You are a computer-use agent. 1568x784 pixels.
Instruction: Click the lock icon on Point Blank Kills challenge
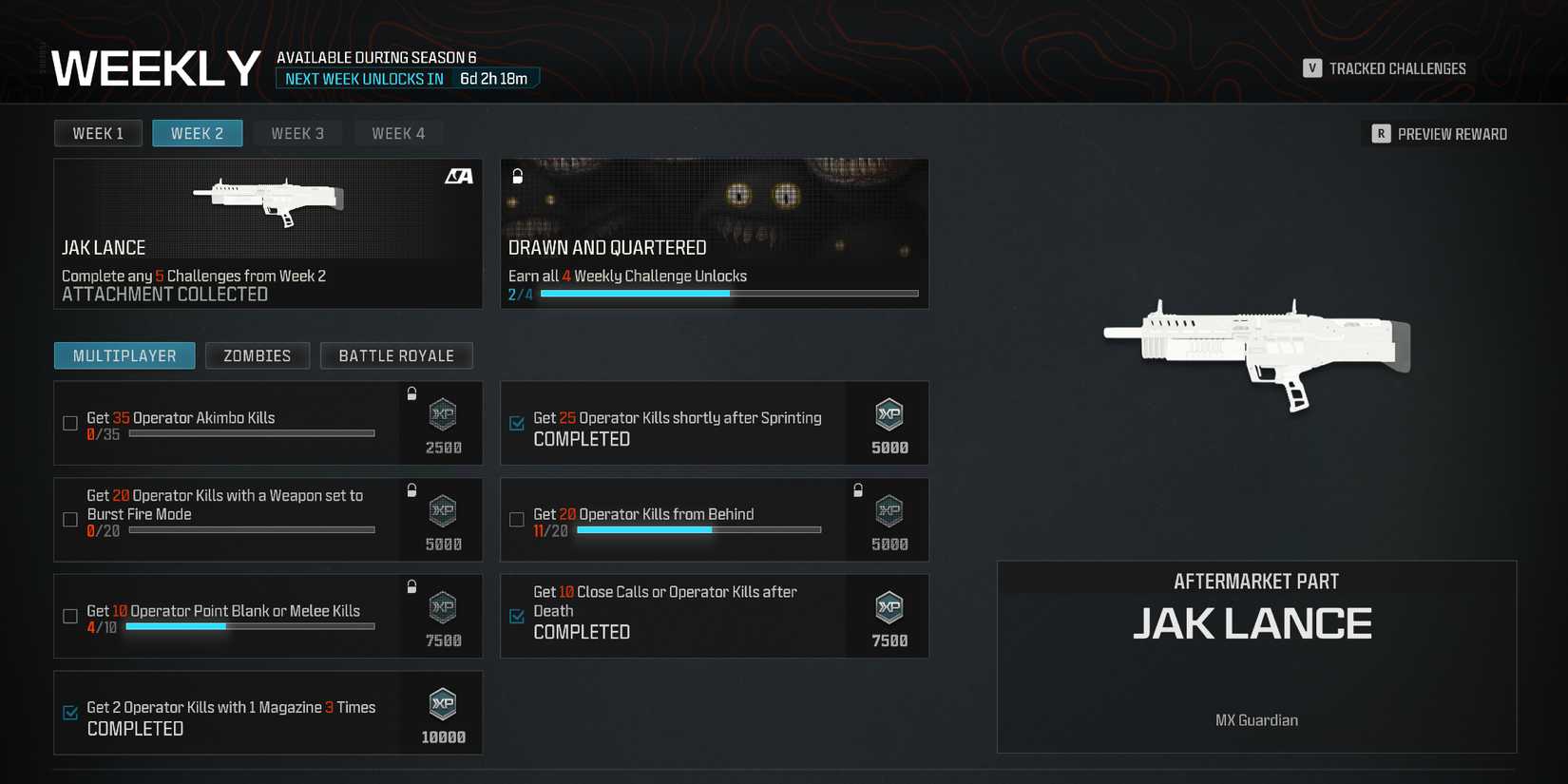pos(411,584)
